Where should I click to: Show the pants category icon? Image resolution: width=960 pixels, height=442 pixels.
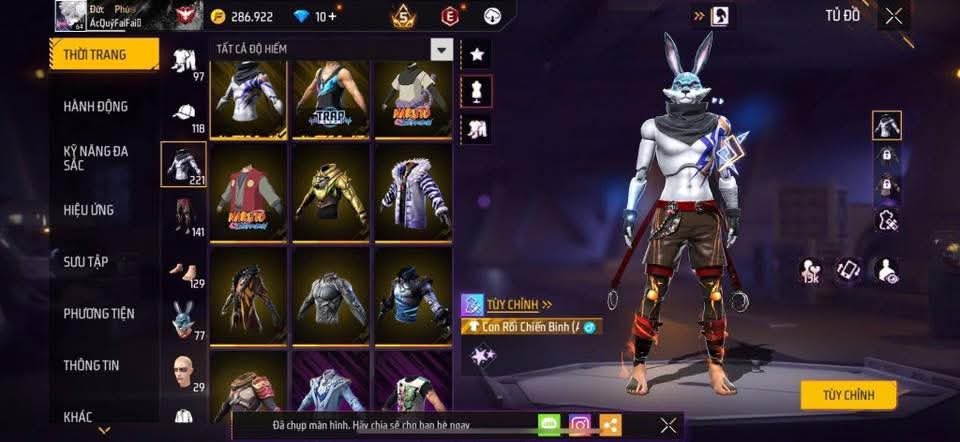pos(183,214)
